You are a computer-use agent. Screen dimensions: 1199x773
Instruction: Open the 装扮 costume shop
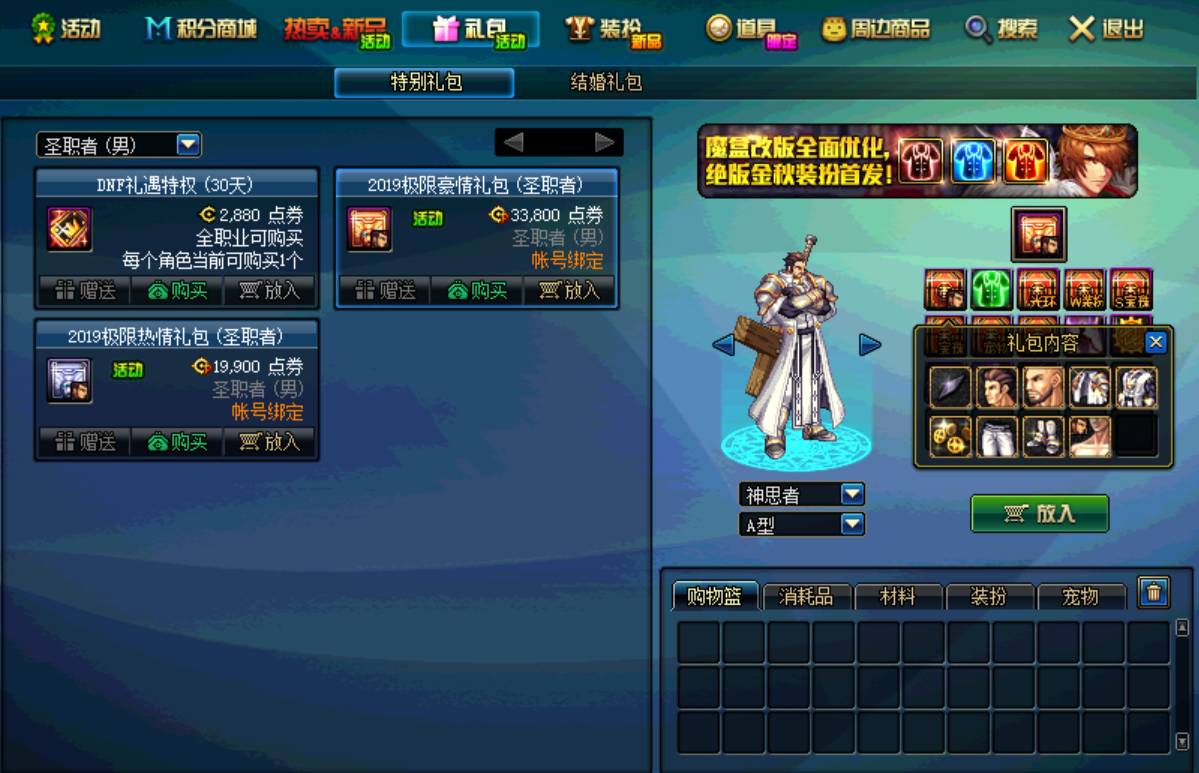(614, 30)
